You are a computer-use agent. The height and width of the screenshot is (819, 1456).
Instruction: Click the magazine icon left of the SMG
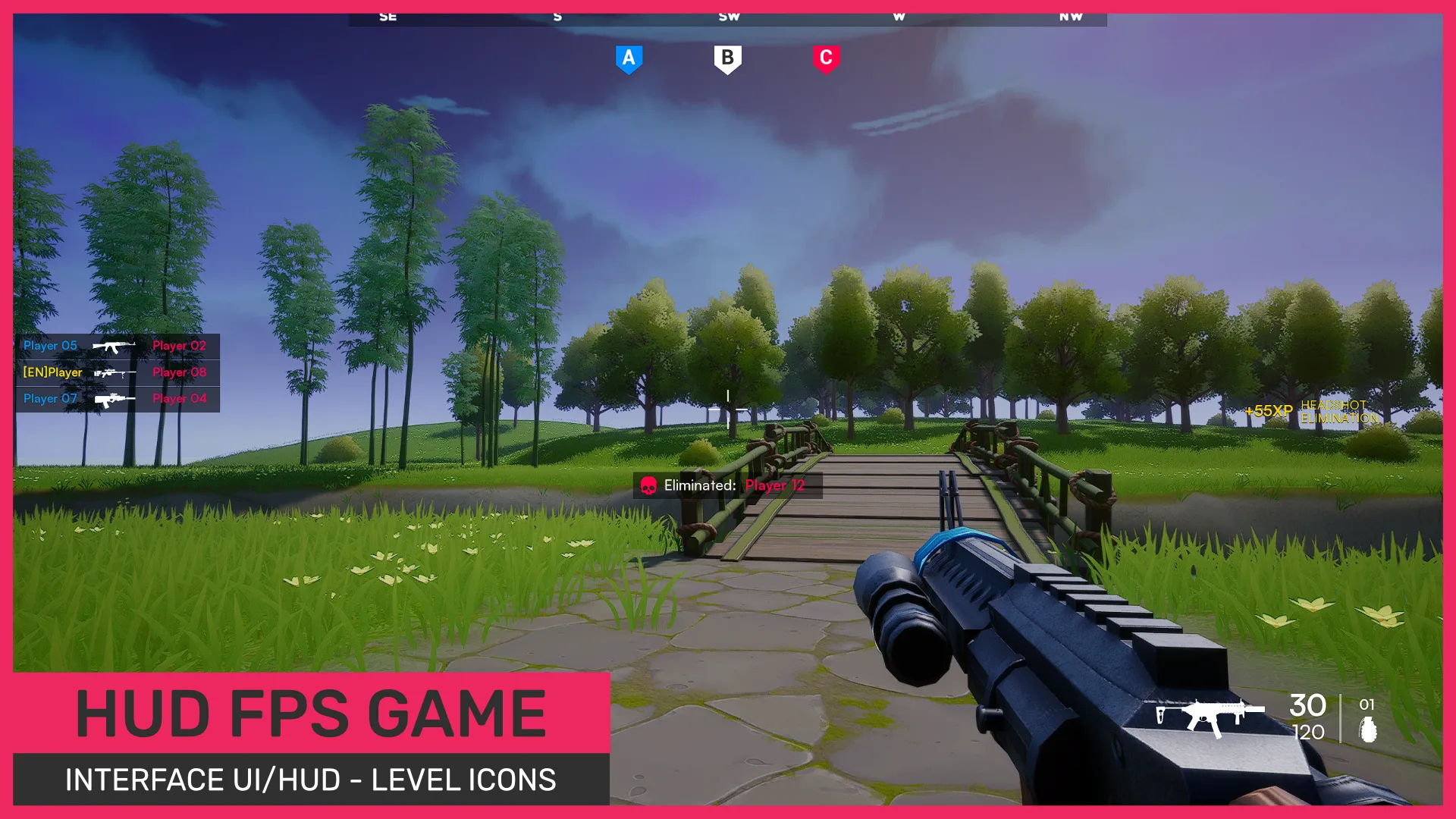[x=1161, y=714]
